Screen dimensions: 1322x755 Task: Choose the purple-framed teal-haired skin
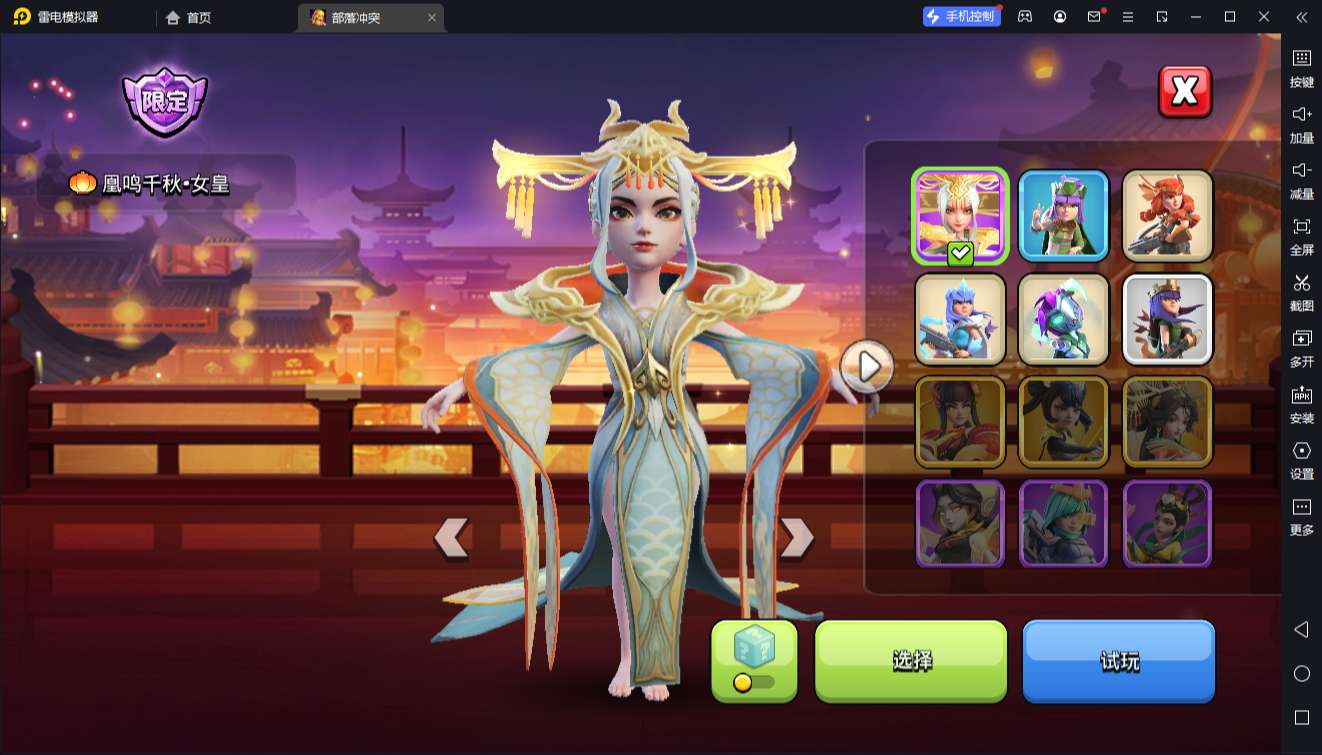[1064, 524]
